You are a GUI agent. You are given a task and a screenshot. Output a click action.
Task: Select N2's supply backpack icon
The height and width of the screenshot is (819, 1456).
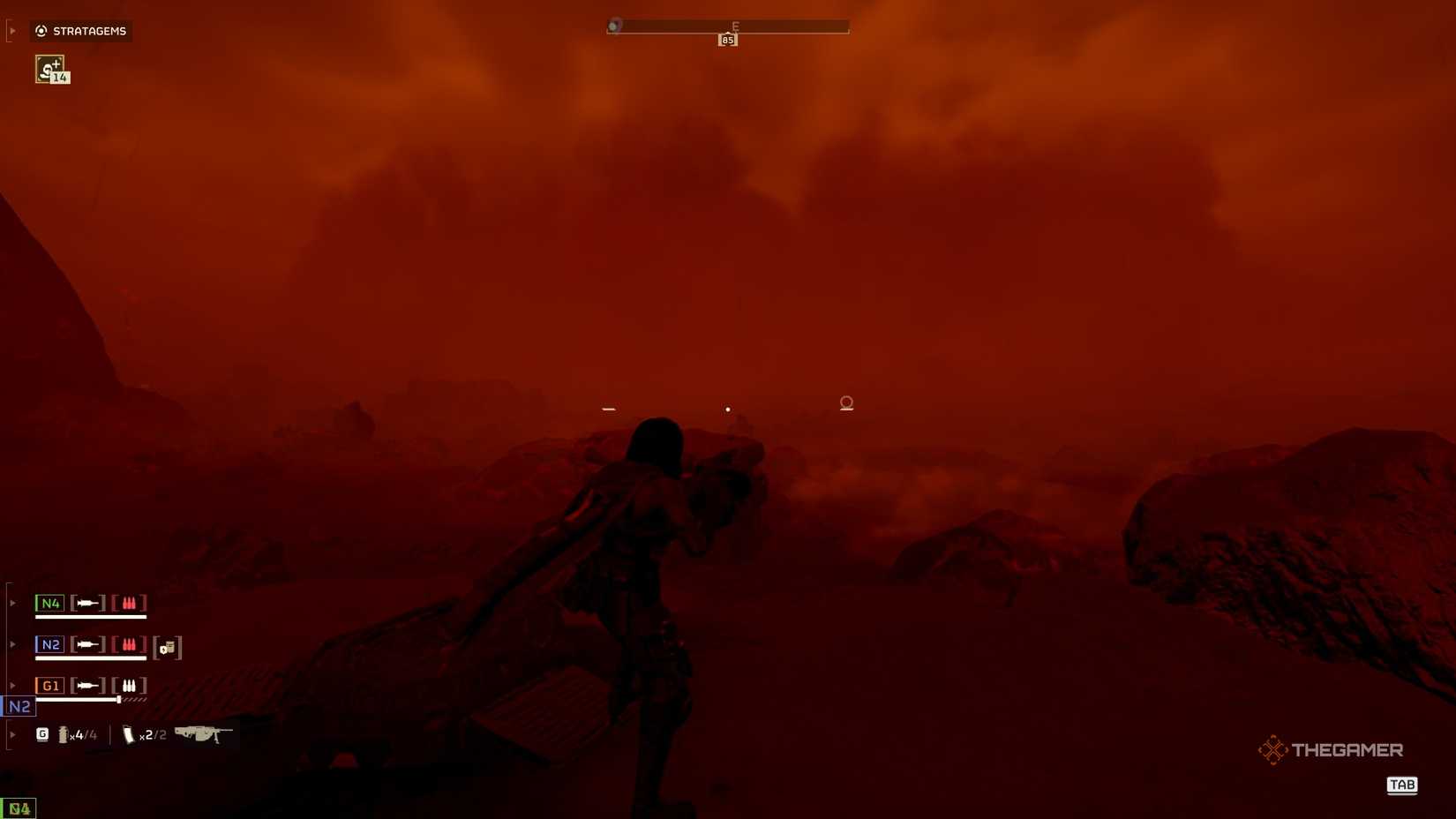coord(168,649)
